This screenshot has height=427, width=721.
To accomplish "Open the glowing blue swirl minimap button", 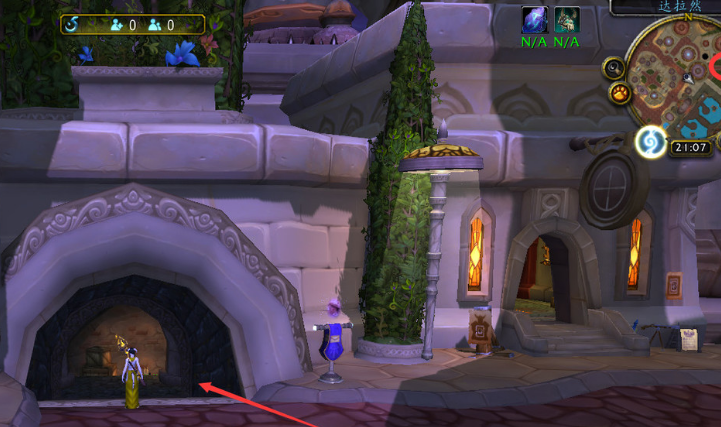I will point(652,145).
